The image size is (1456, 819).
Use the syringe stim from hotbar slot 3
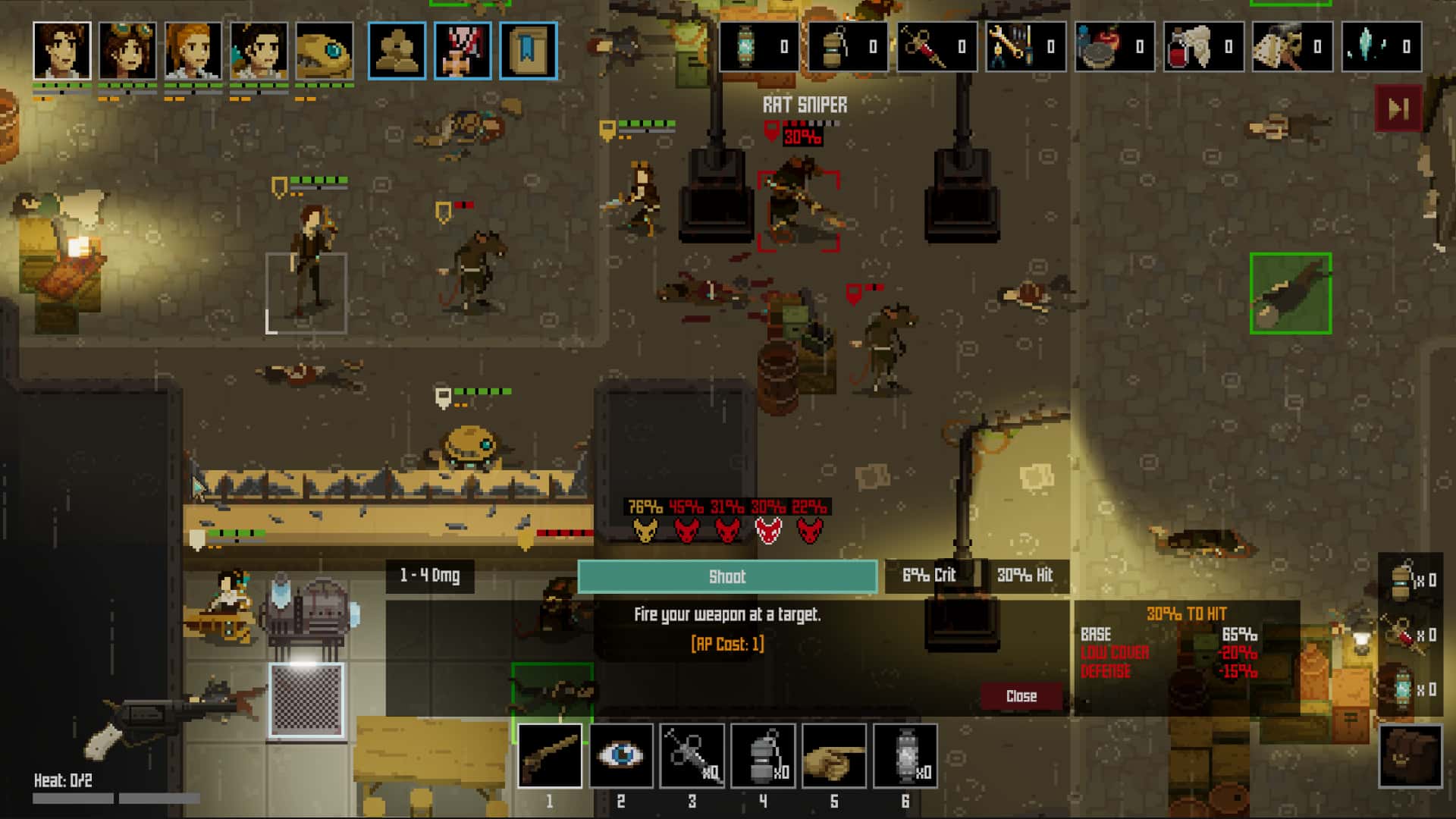(692, 756)
